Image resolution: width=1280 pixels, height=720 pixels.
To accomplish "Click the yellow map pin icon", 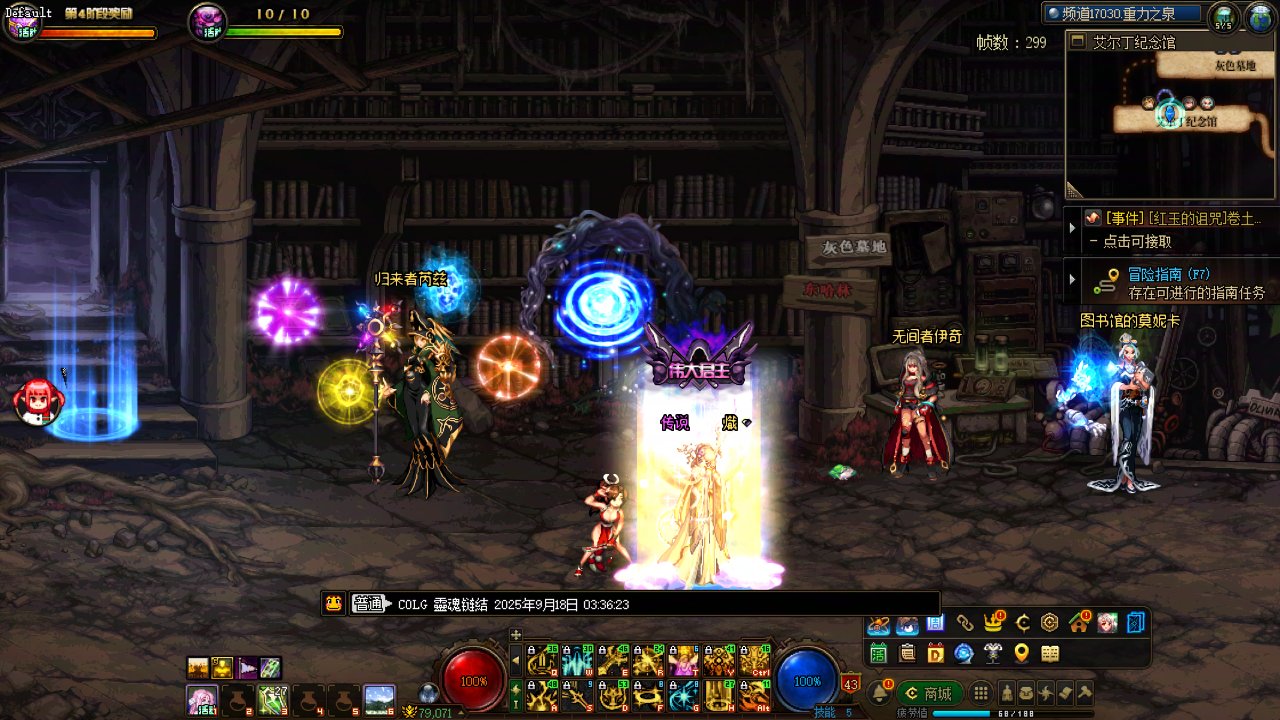I will (1021, 653).
